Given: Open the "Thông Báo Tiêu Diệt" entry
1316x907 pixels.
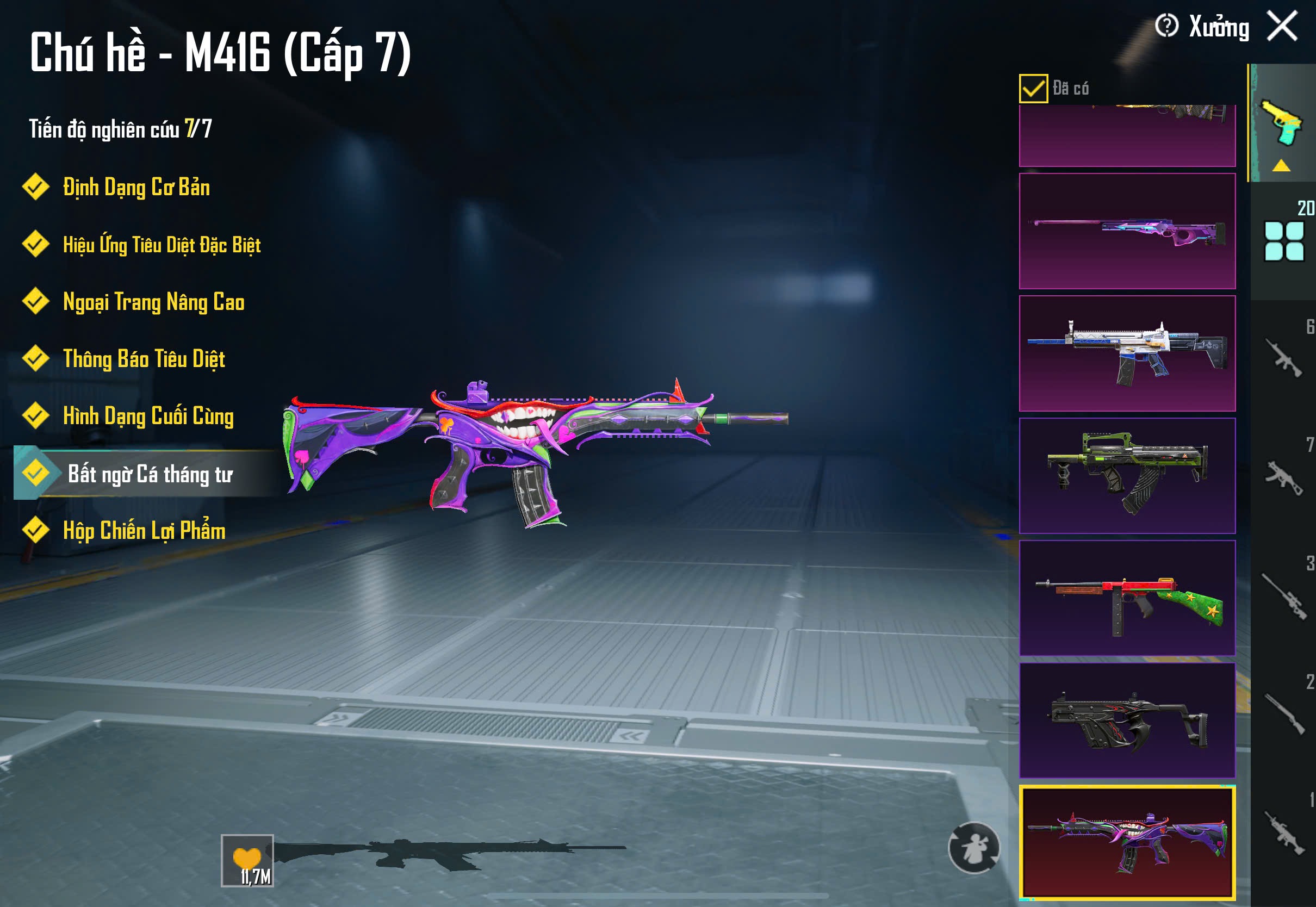Looking at the screenshot, I should [x=144, y=359].
